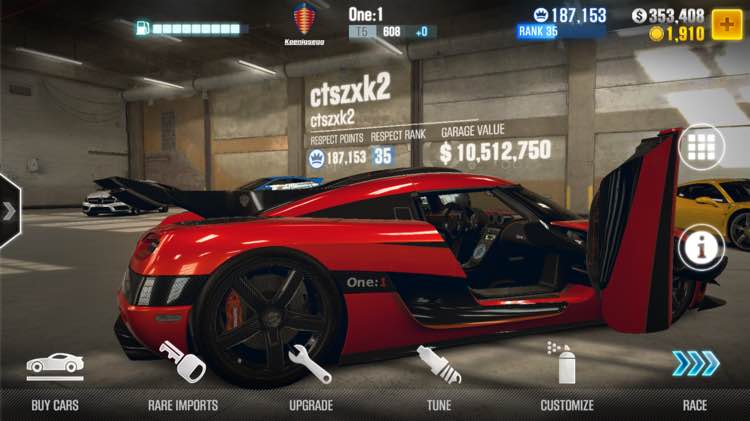This screenshot has height=421, width=750.
Task: Open the cash balance of $353,408
Action: 669,15
